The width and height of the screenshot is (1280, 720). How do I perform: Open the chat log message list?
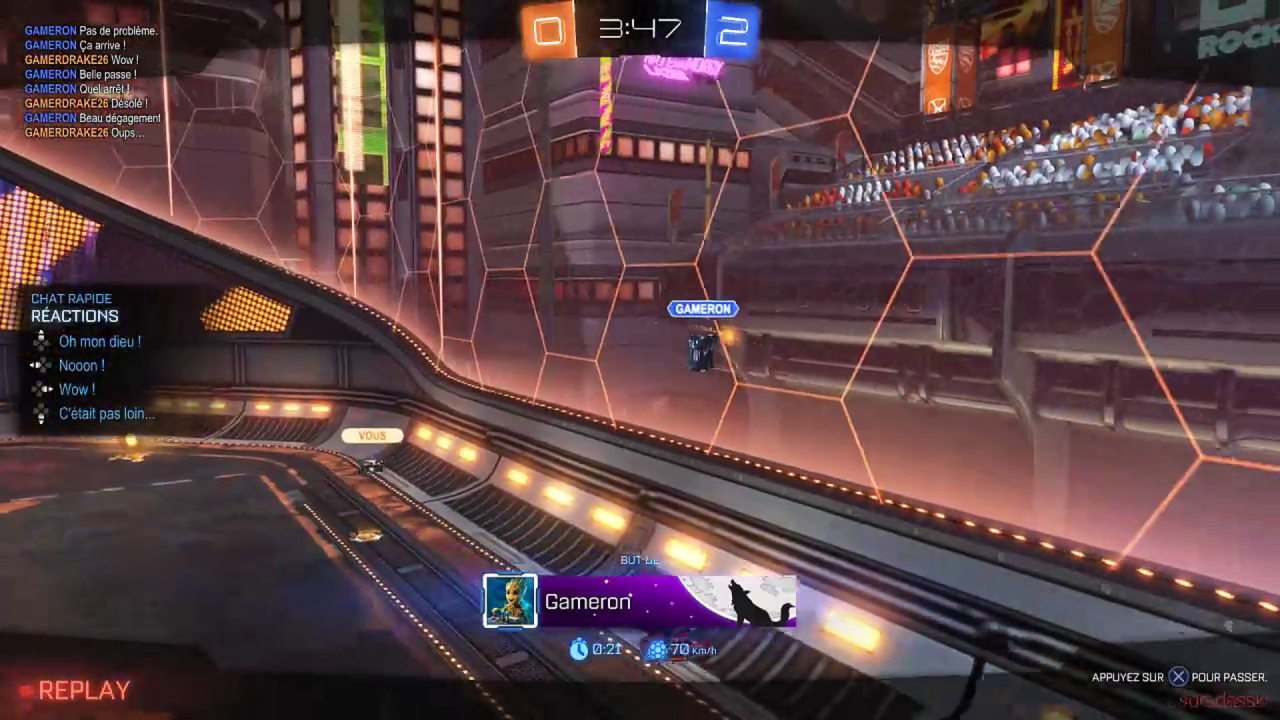coord(92,82)
